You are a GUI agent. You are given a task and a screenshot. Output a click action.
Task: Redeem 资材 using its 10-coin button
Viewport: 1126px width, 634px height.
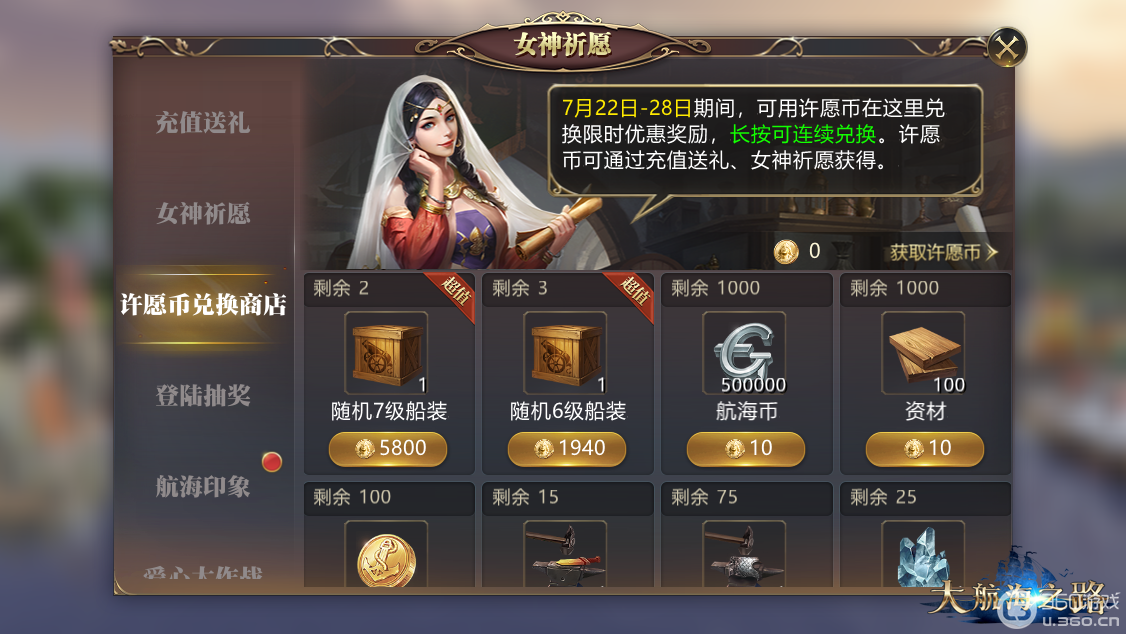click(x=925, y=449)
